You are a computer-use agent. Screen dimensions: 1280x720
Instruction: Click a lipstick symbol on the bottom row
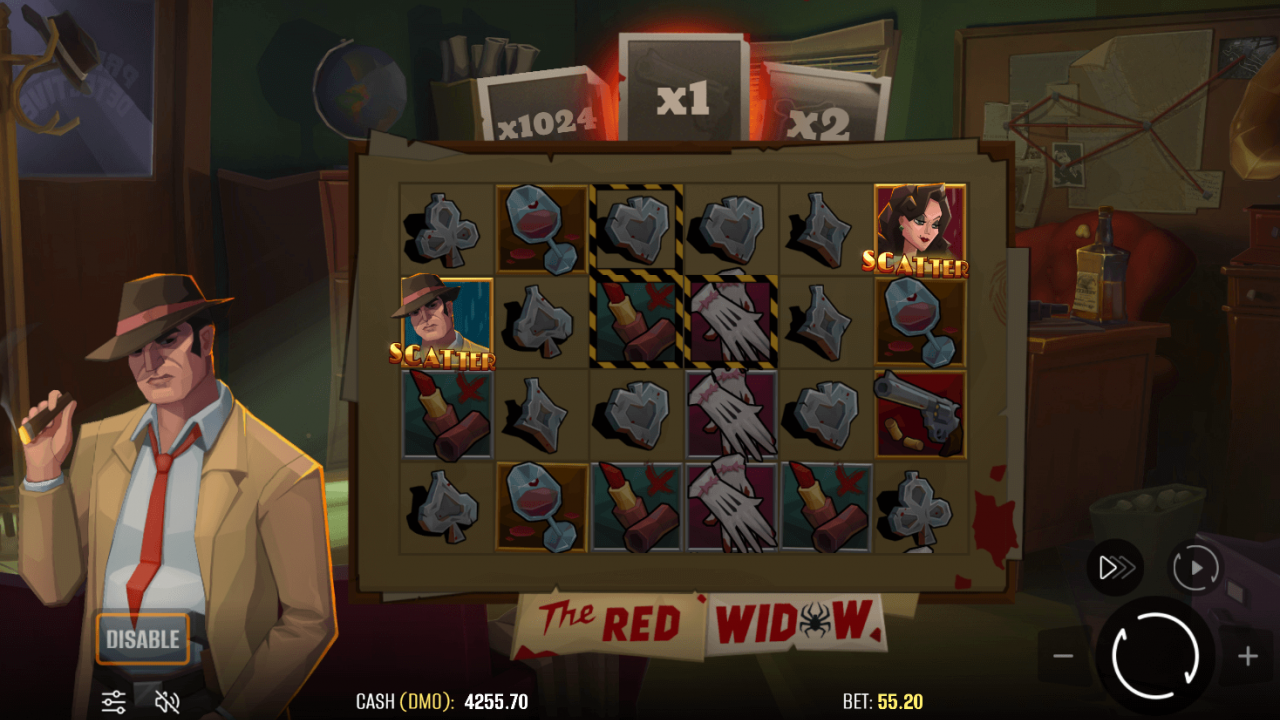click(636, 506)
